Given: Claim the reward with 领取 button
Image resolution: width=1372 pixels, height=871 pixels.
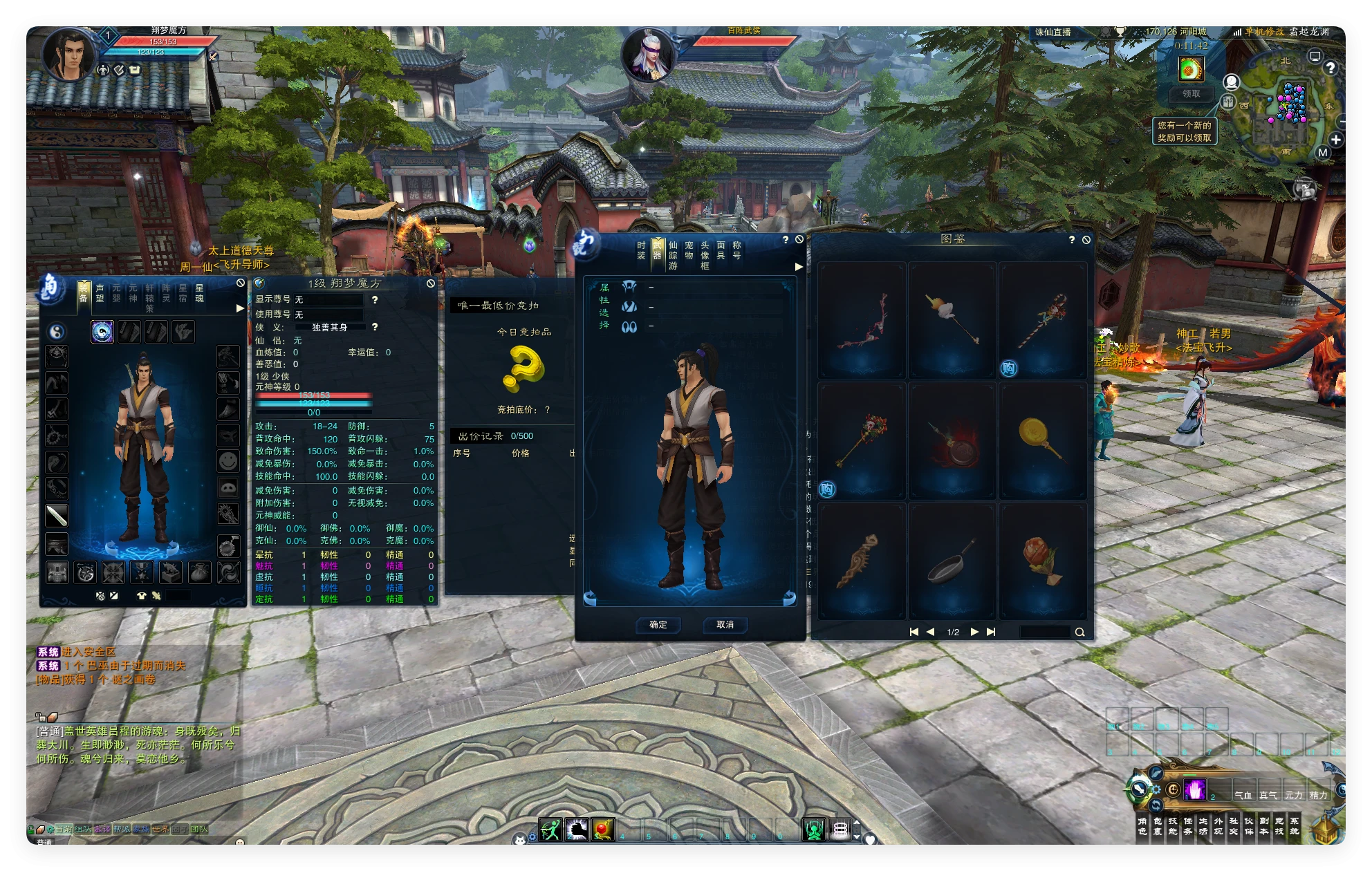Looking at the screenshot, I should [1191, 93].
